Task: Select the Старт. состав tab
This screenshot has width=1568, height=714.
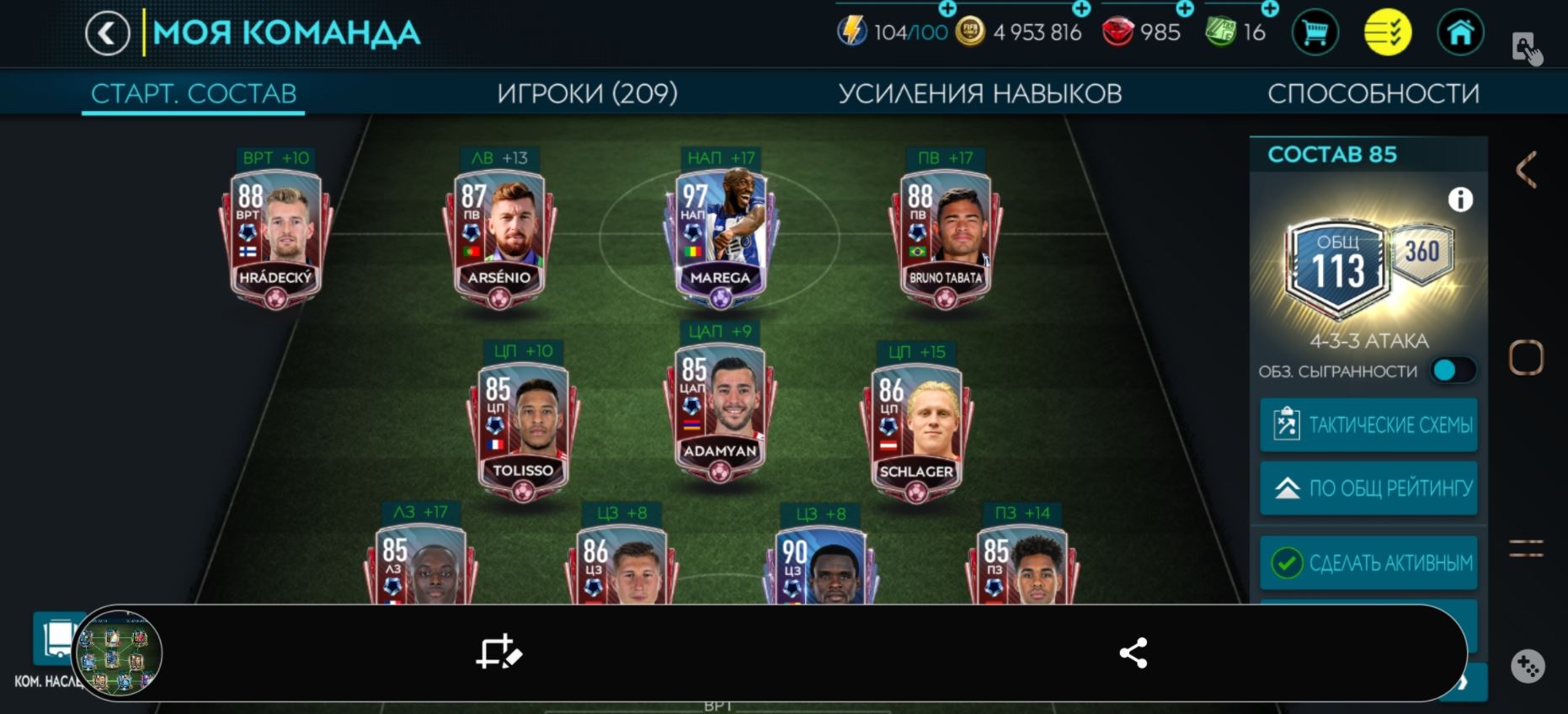Action: (x=194, y=93)
